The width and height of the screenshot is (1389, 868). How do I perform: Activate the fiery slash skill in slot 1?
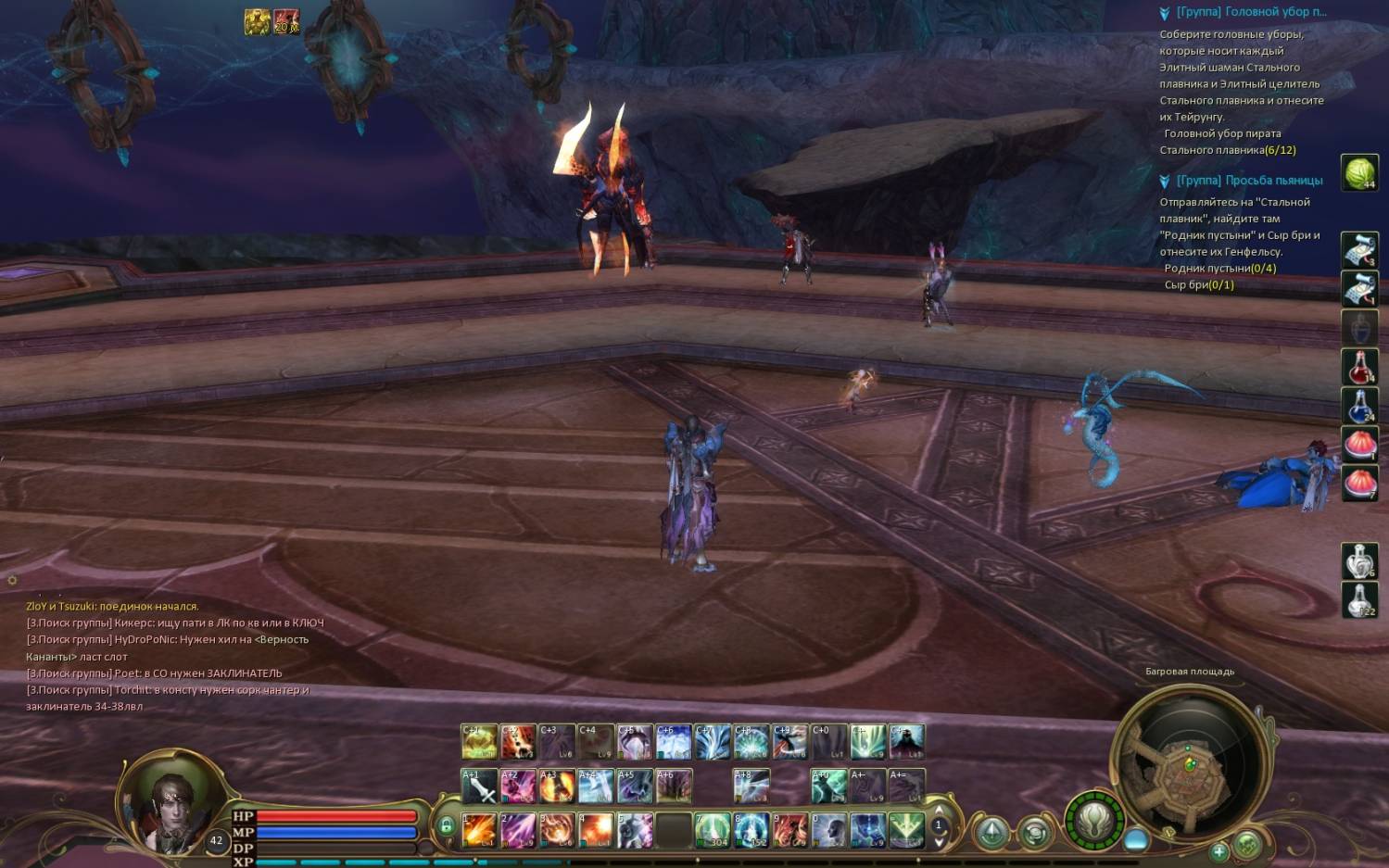[479, 830]
